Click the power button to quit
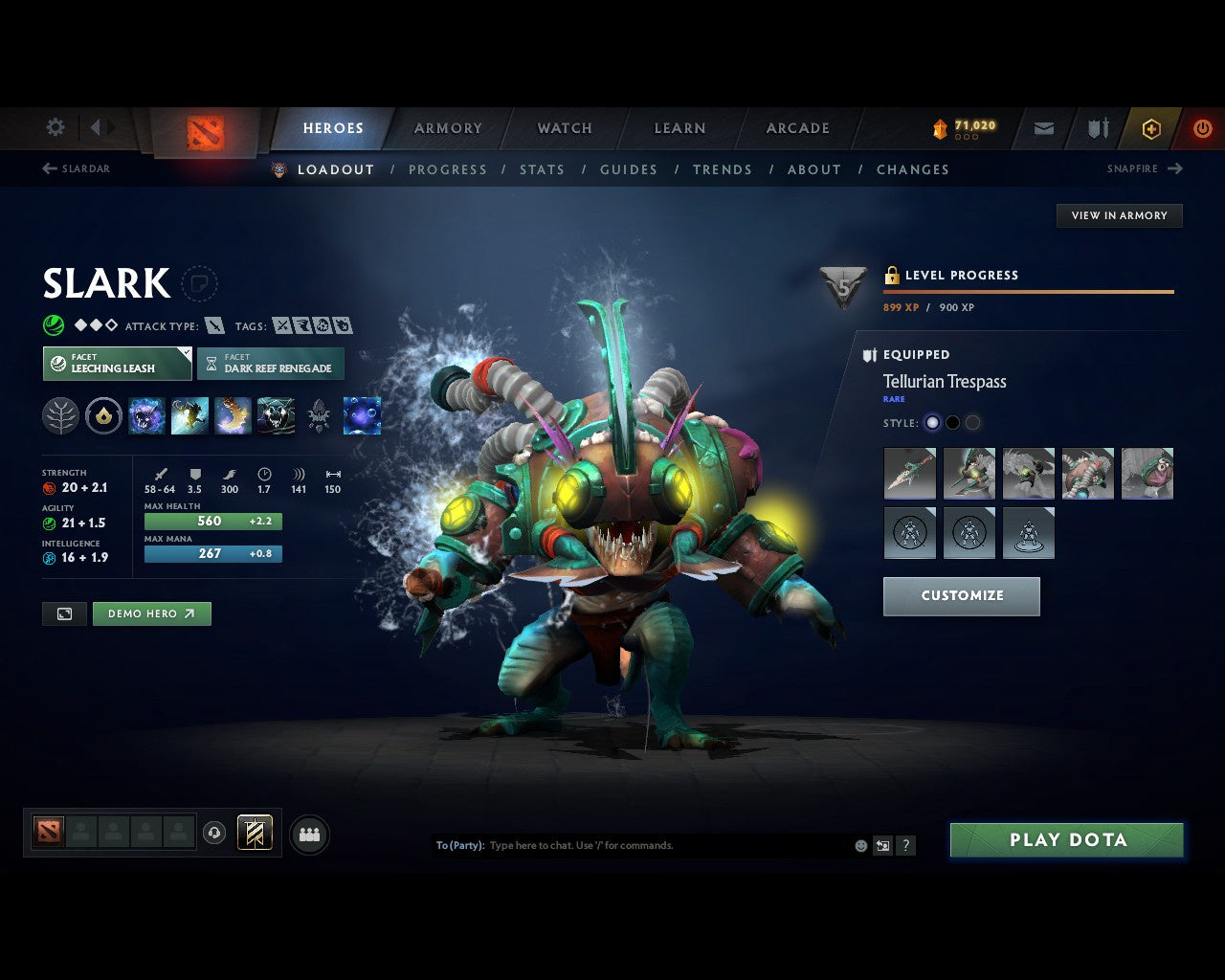 tap(1202, 127)
